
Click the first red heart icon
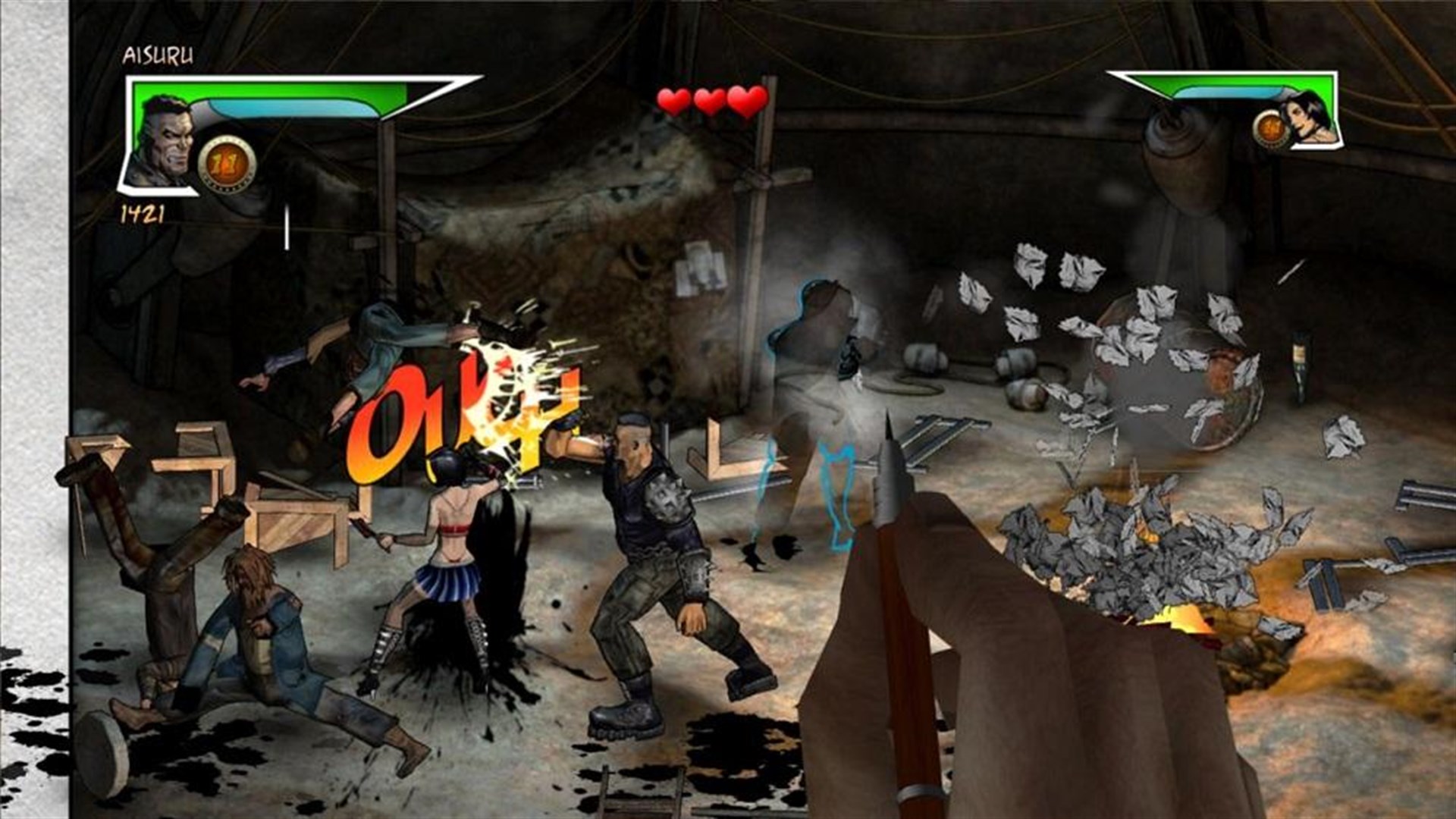pos(672,101)
